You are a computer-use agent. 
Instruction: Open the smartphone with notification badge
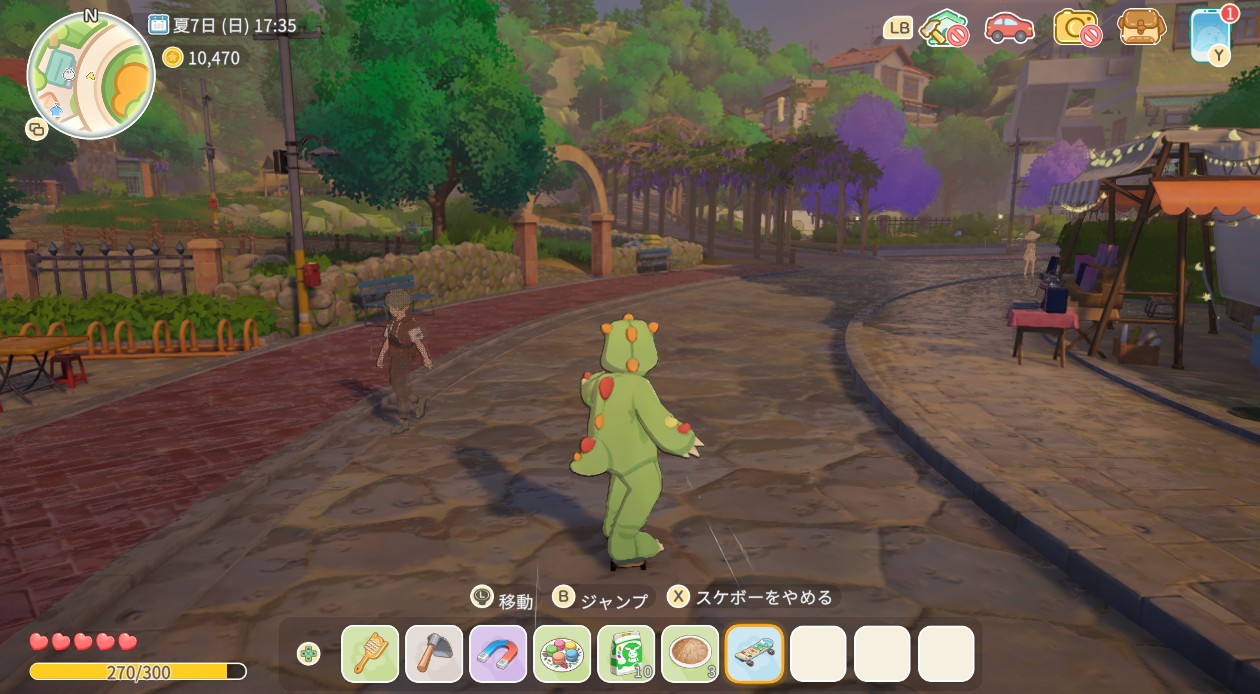pyautogui.click(x=1211, y=34)
